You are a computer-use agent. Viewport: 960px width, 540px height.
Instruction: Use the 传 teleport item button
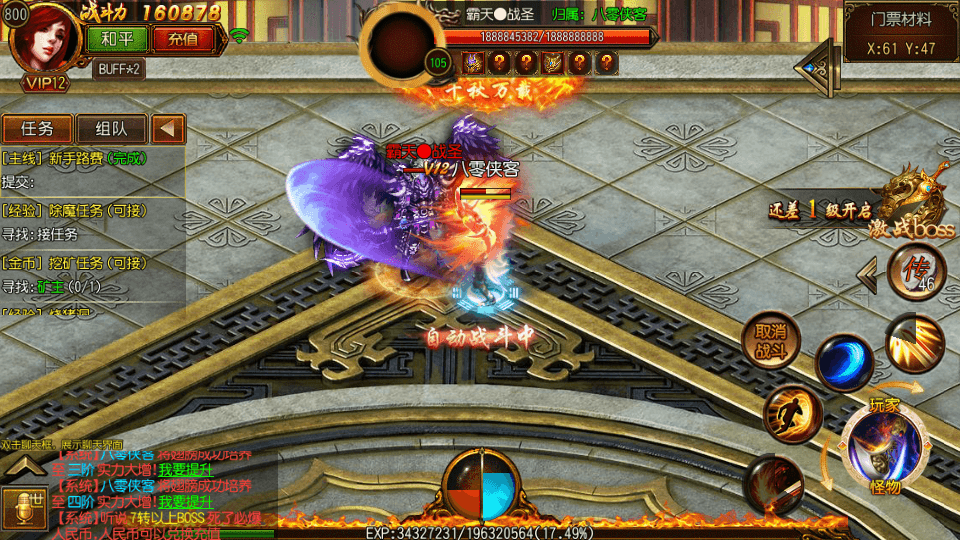915,272
